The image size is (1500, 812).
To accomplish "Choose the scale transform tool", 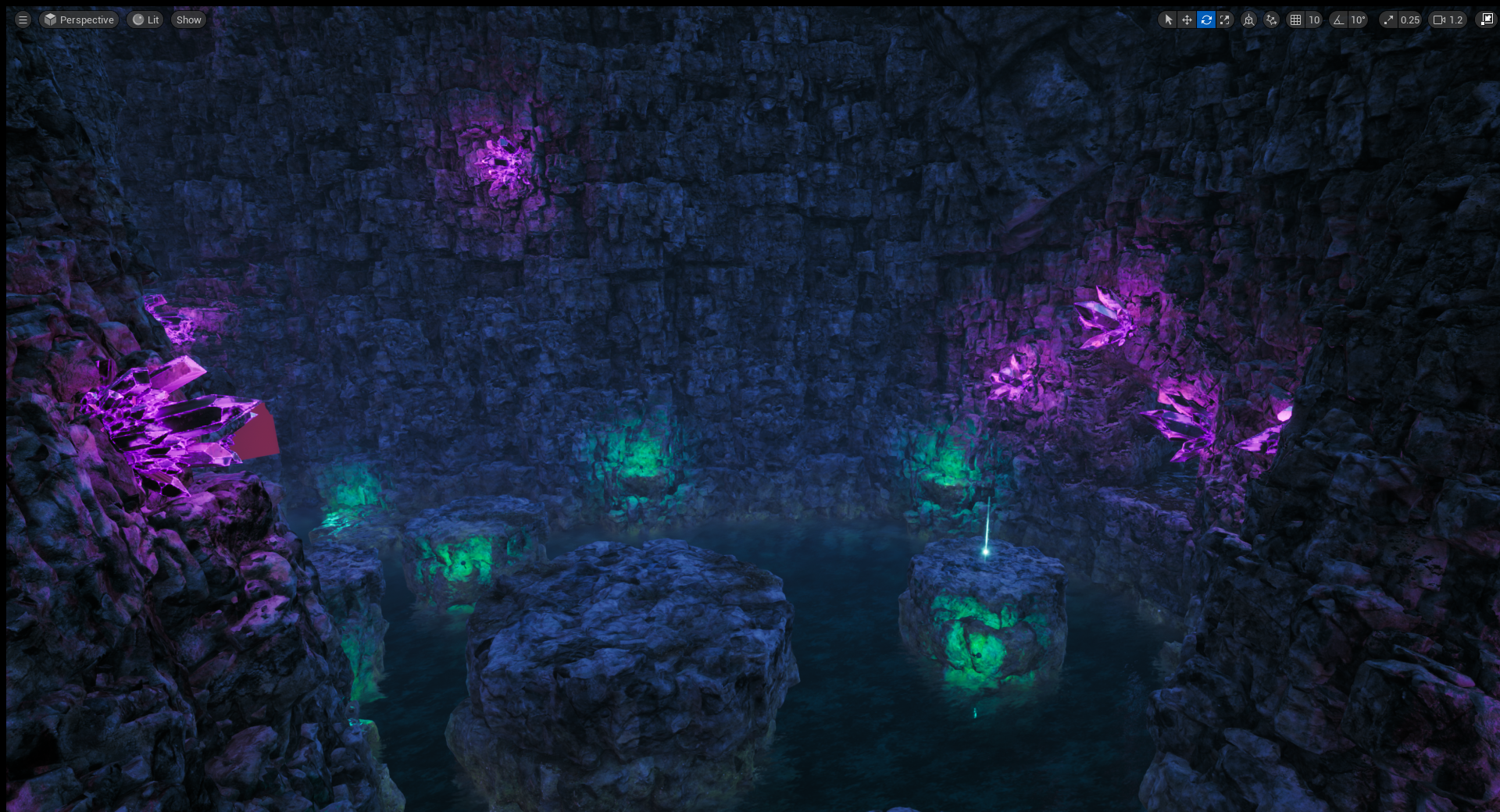I will pos(1225,20).
